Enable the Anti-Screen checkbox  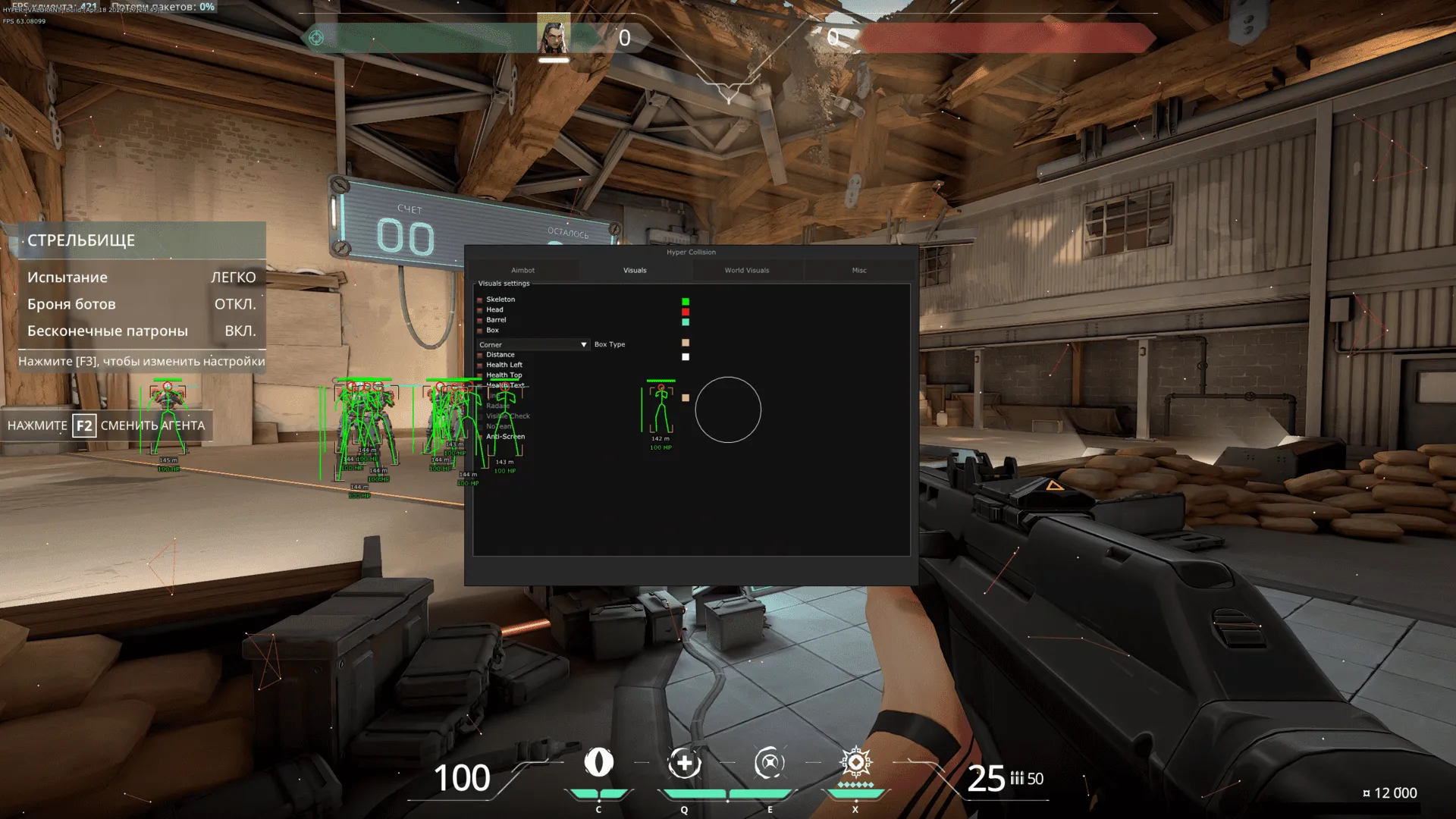point(479,437)
